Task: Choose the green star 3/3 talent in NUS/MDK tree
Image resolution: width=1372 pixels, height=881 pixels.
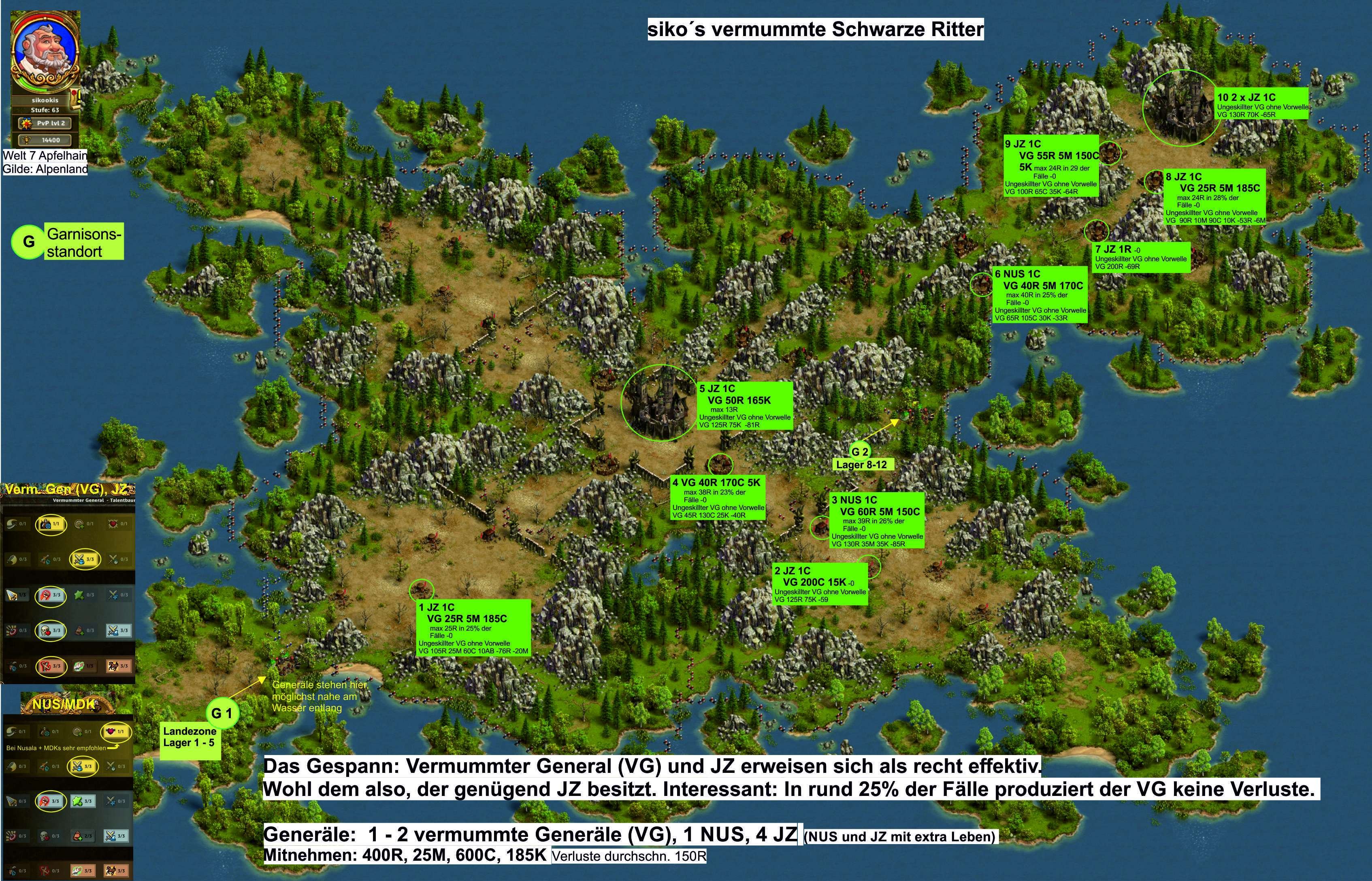Action: [83, 801]
